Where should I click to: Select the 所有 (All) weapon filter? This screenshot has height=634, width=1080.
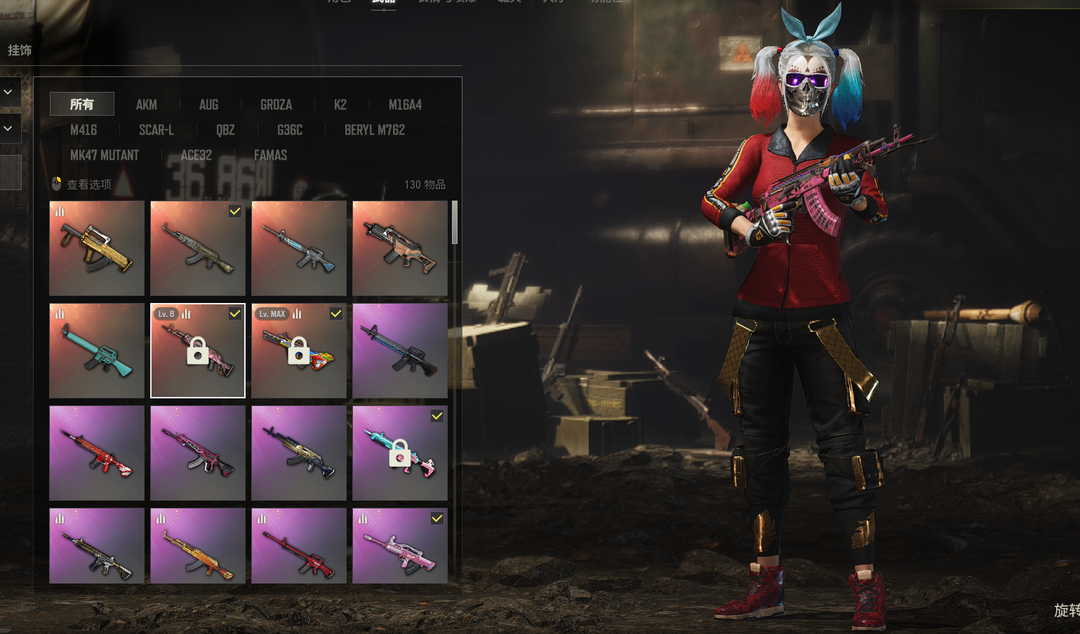click(82, 104)
